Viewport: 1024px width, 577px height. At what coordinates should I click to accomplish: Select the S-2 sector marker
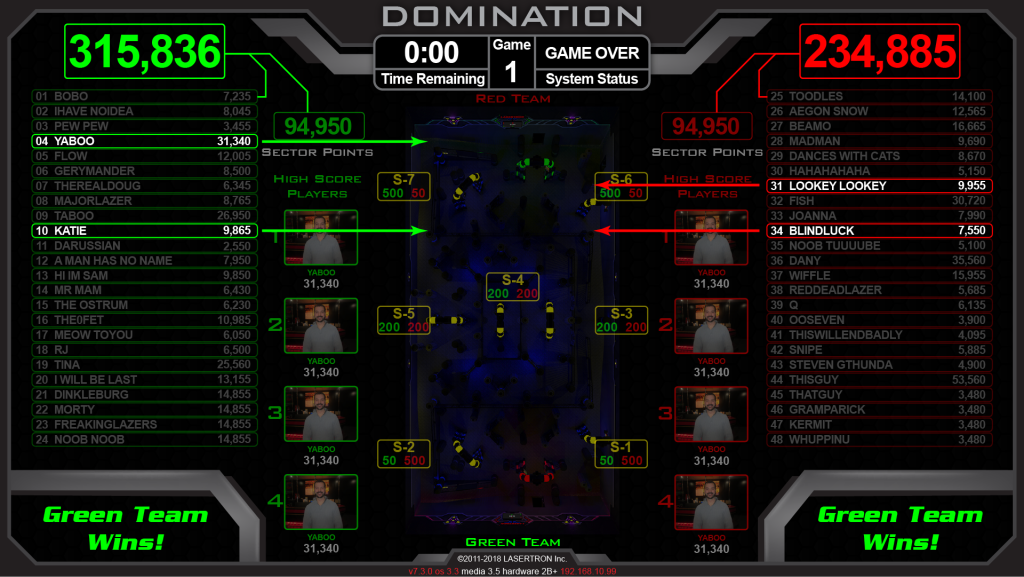click(404, 453)
